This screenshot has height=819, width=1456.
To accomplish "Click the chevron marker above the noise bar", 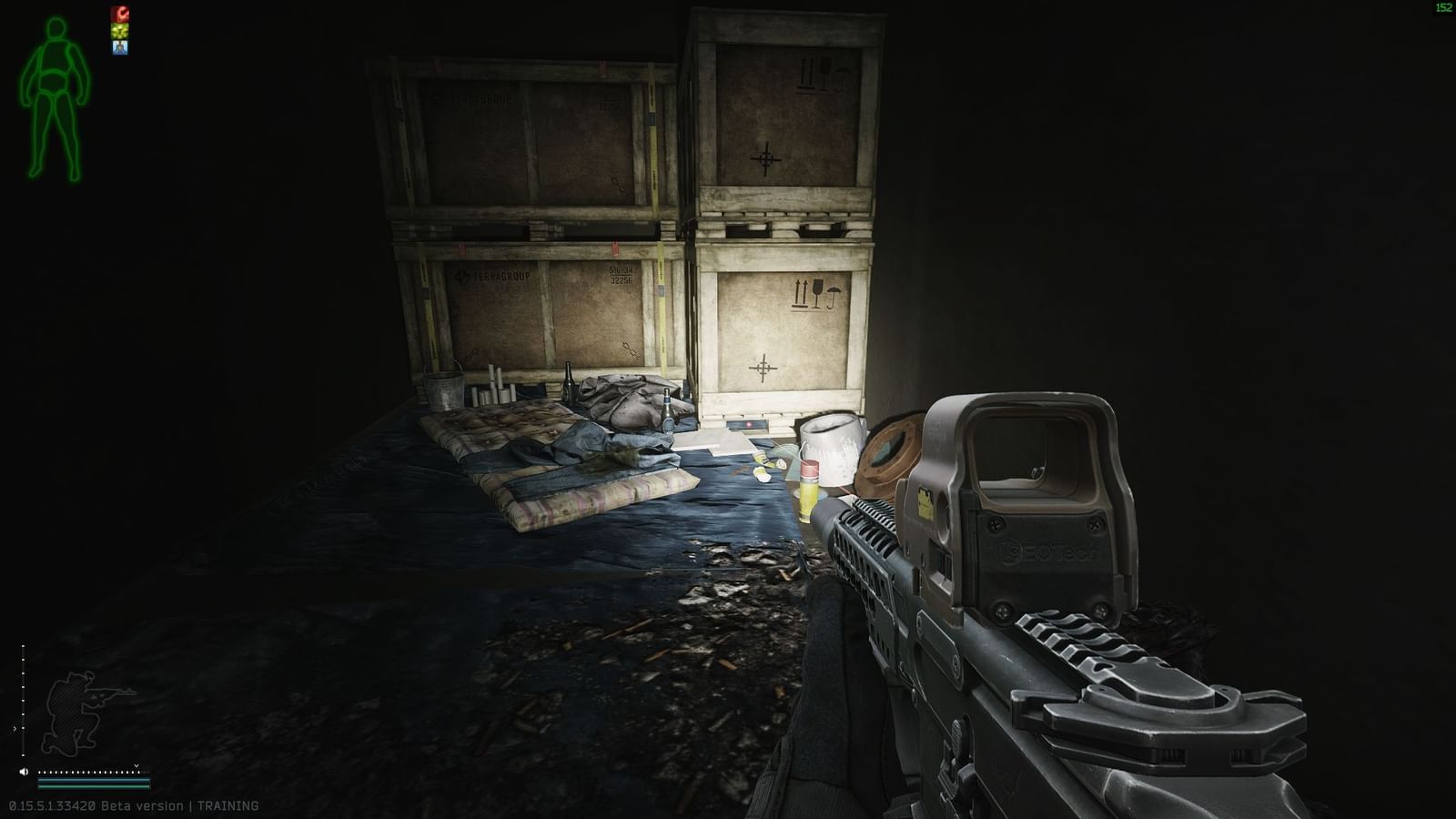I will click(x=136, y=765).
